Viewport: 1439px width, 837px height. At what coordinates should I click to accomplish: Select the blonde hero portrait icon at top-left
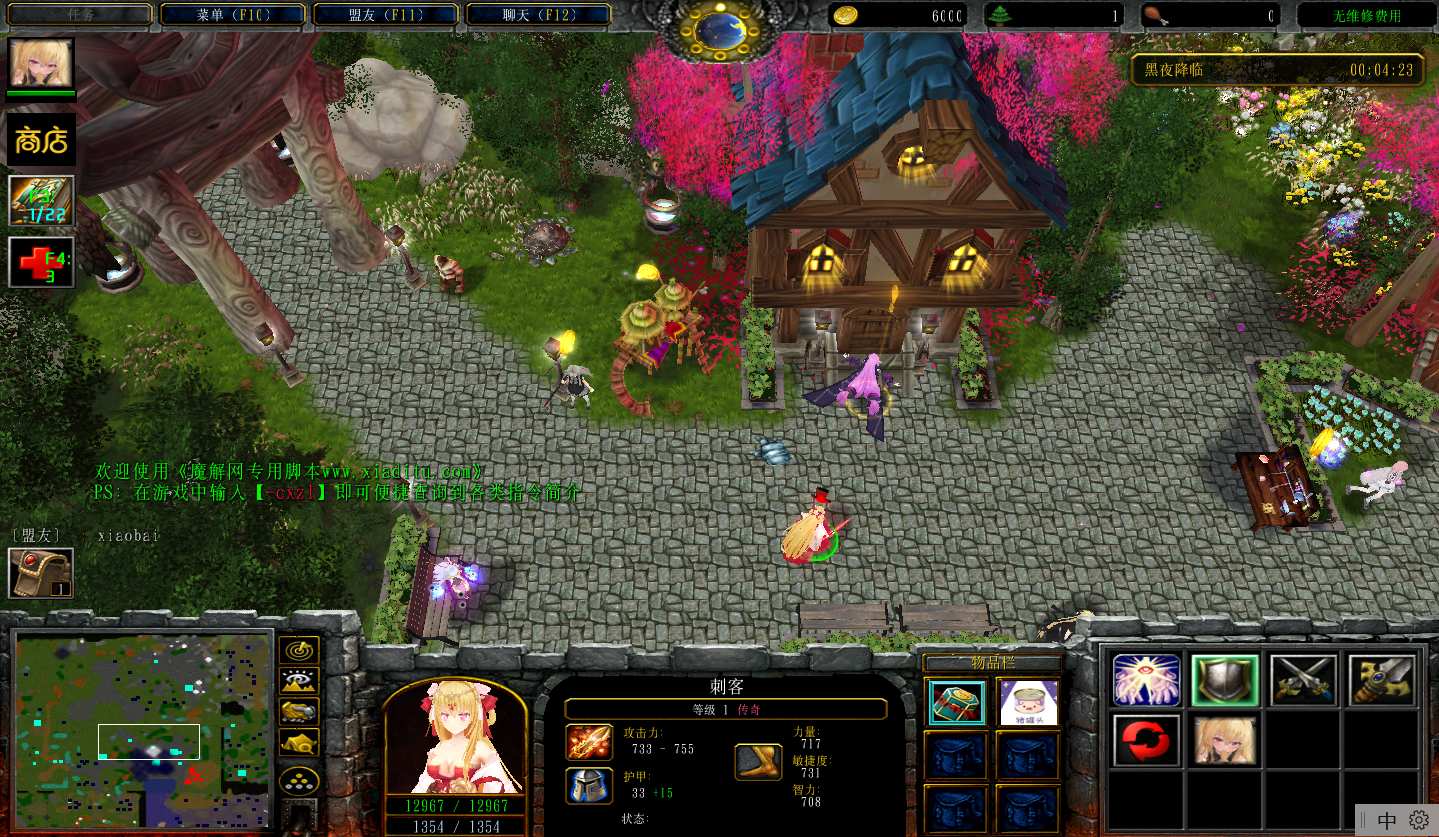(41, 63)
